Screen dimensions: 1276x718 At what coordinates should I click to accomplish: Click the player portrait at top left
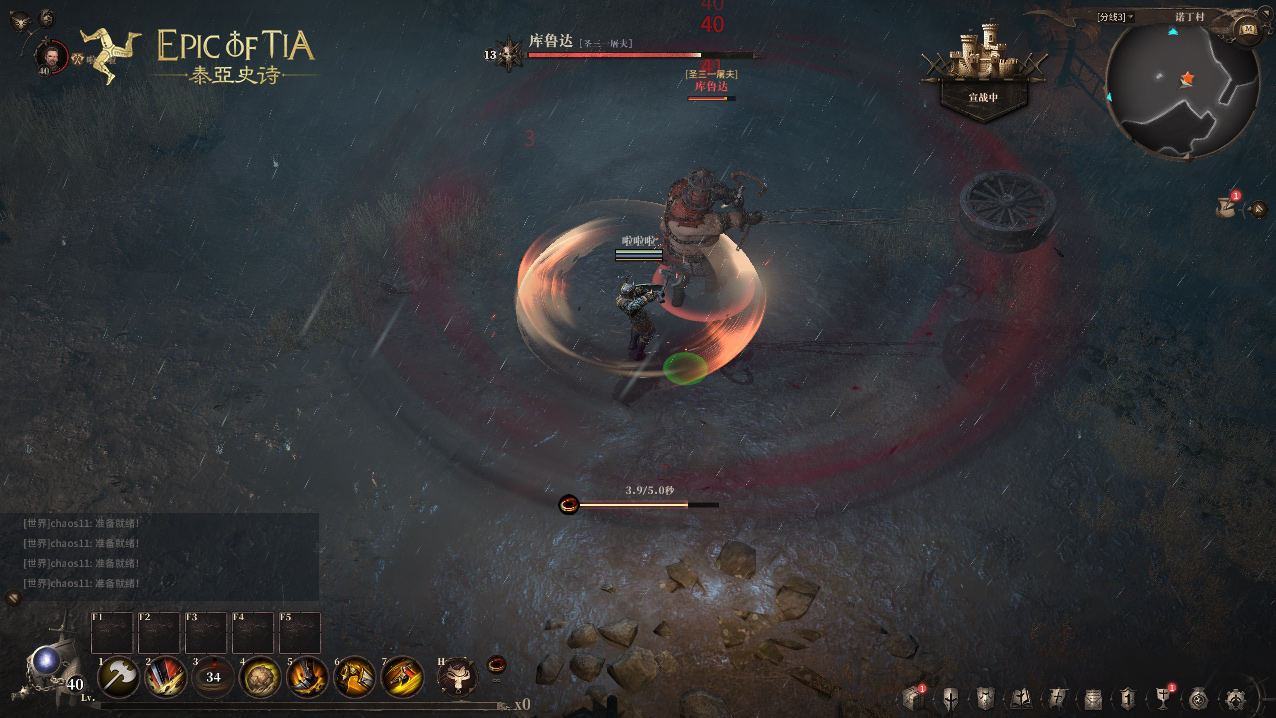[x=50, y=56]
